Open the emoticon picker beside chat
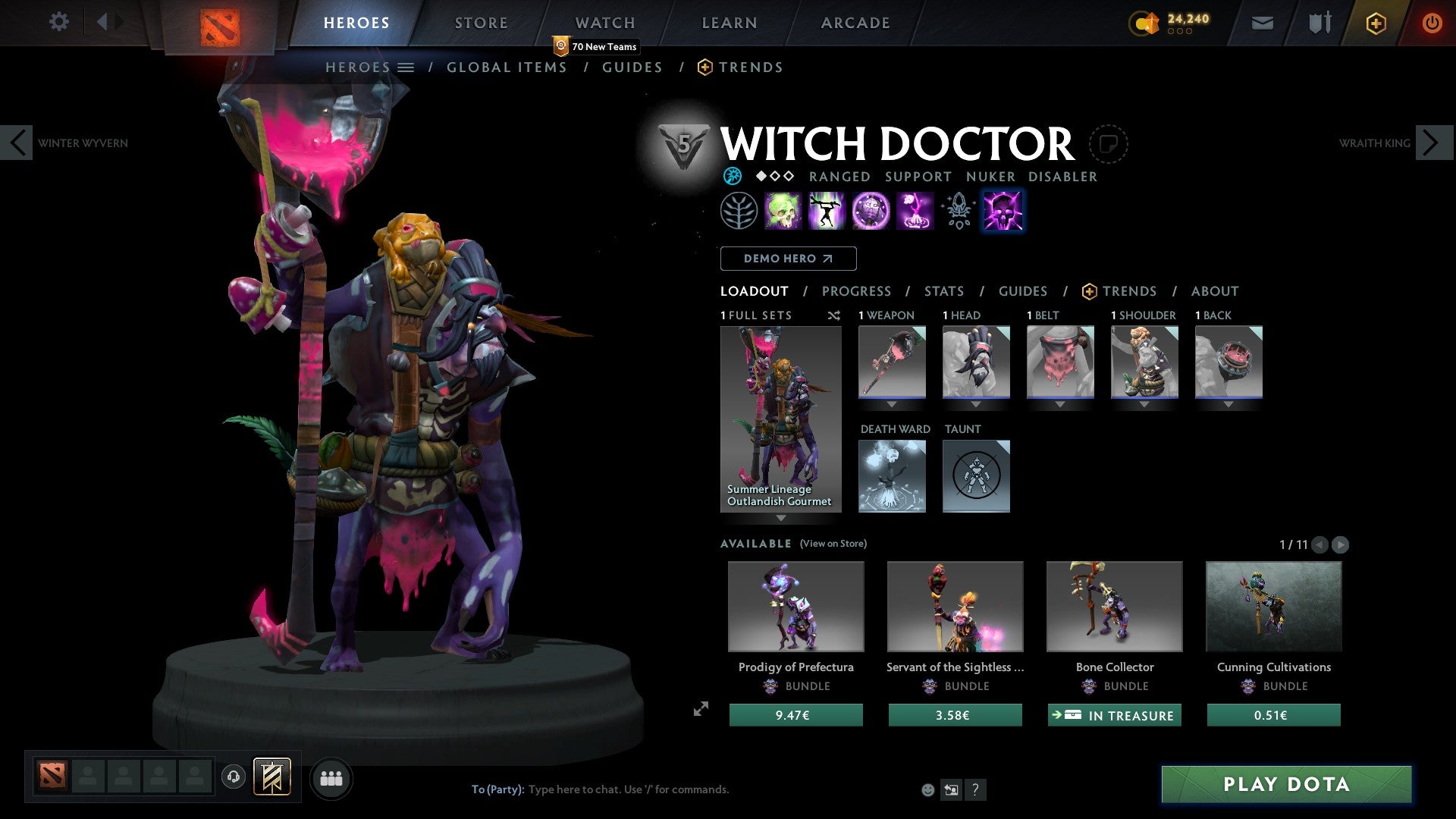The width and height of the screenshot is (1456, 819). [x=927, y=789]
